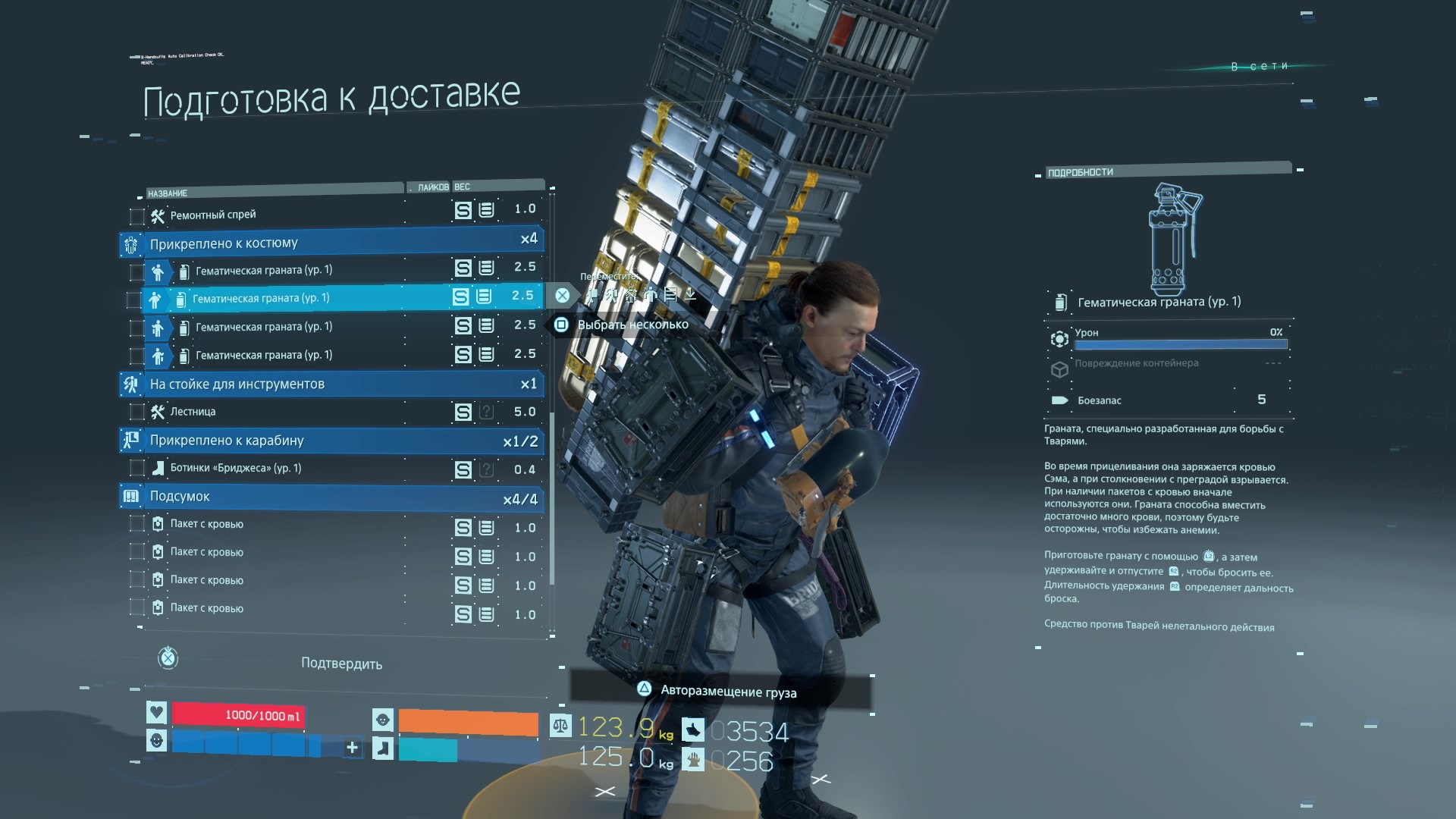Click the Авторазмещение груза button
The width and height of the screenshot is (1456, 819).
(729, 692)
